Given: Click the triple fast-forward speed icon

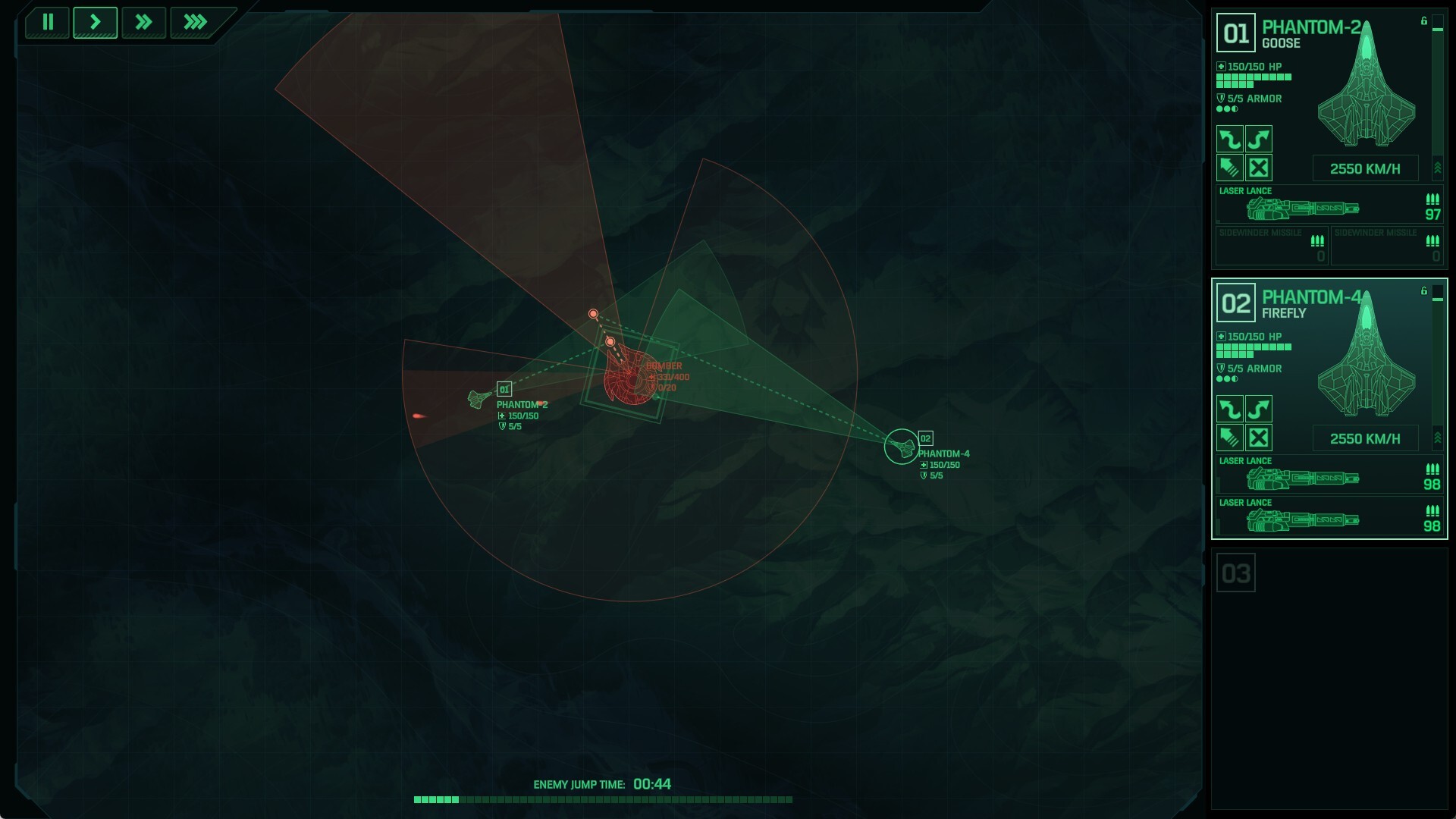Looking at the screenshot, I should pos(194,22).
